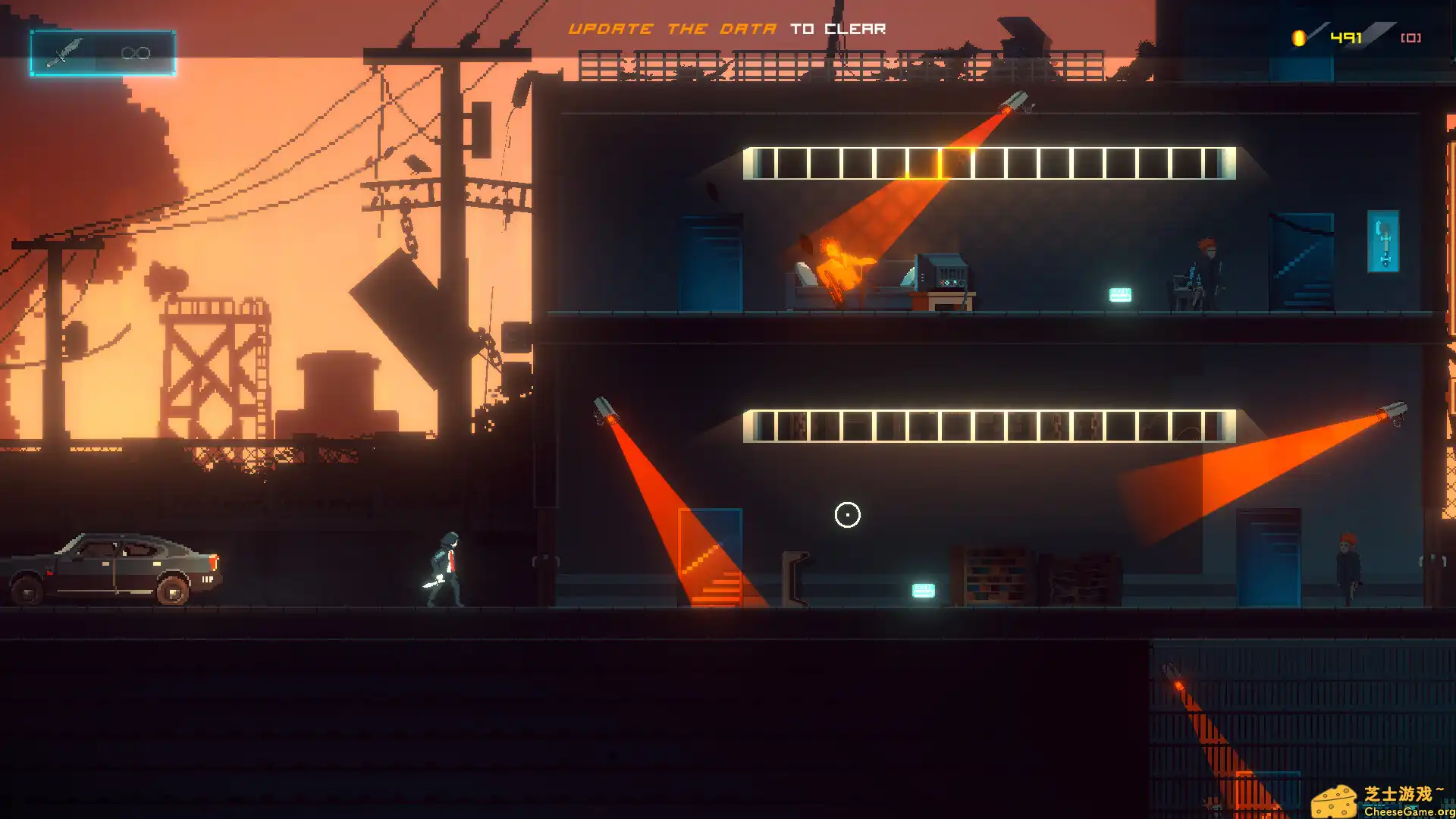This screenshot has height=819, width=1456.
Task: Open the CheeseGame.org watermark logo
Action: 1382,801
